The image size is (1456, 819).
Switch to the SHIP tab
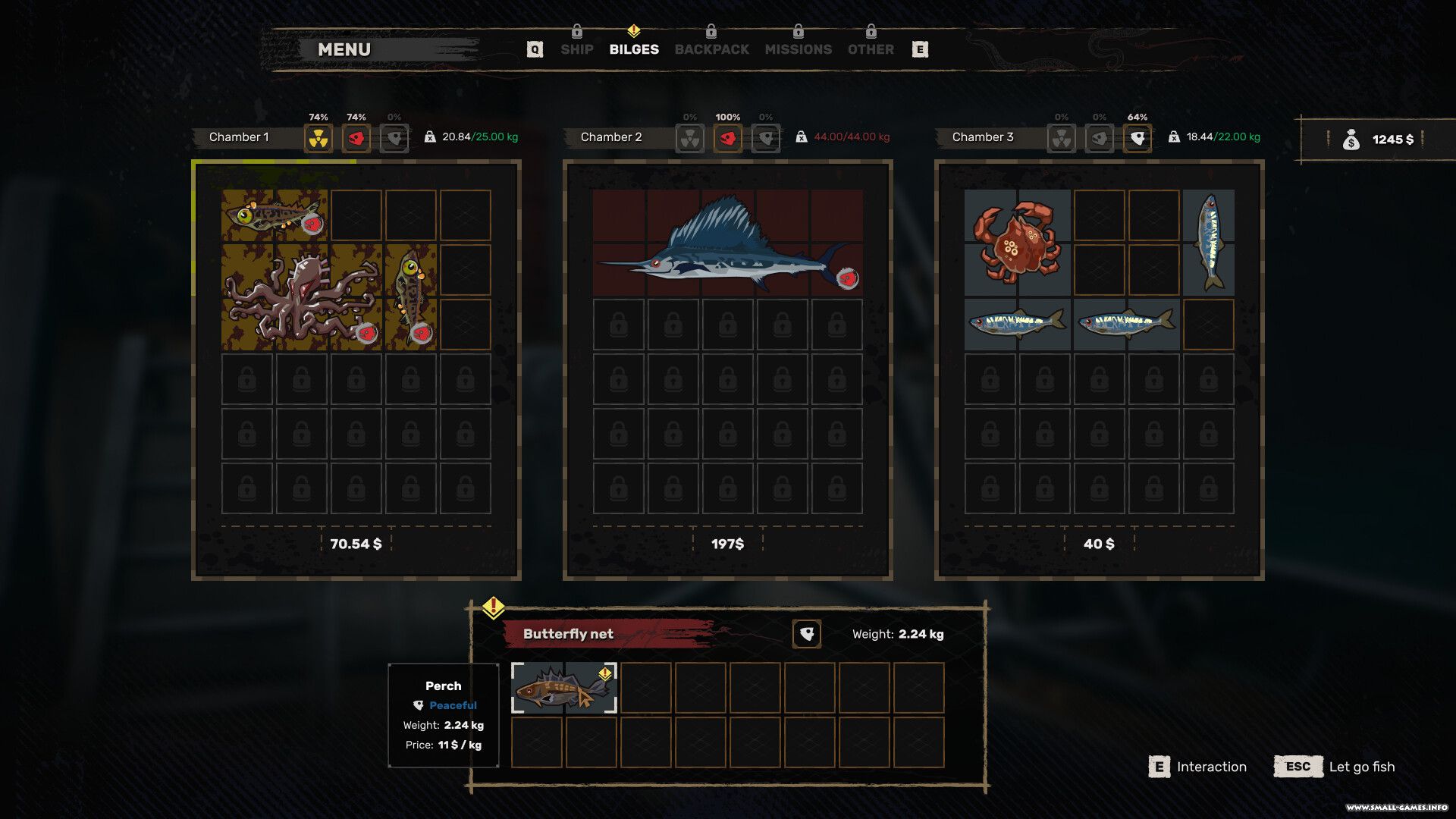click(576, 49)
